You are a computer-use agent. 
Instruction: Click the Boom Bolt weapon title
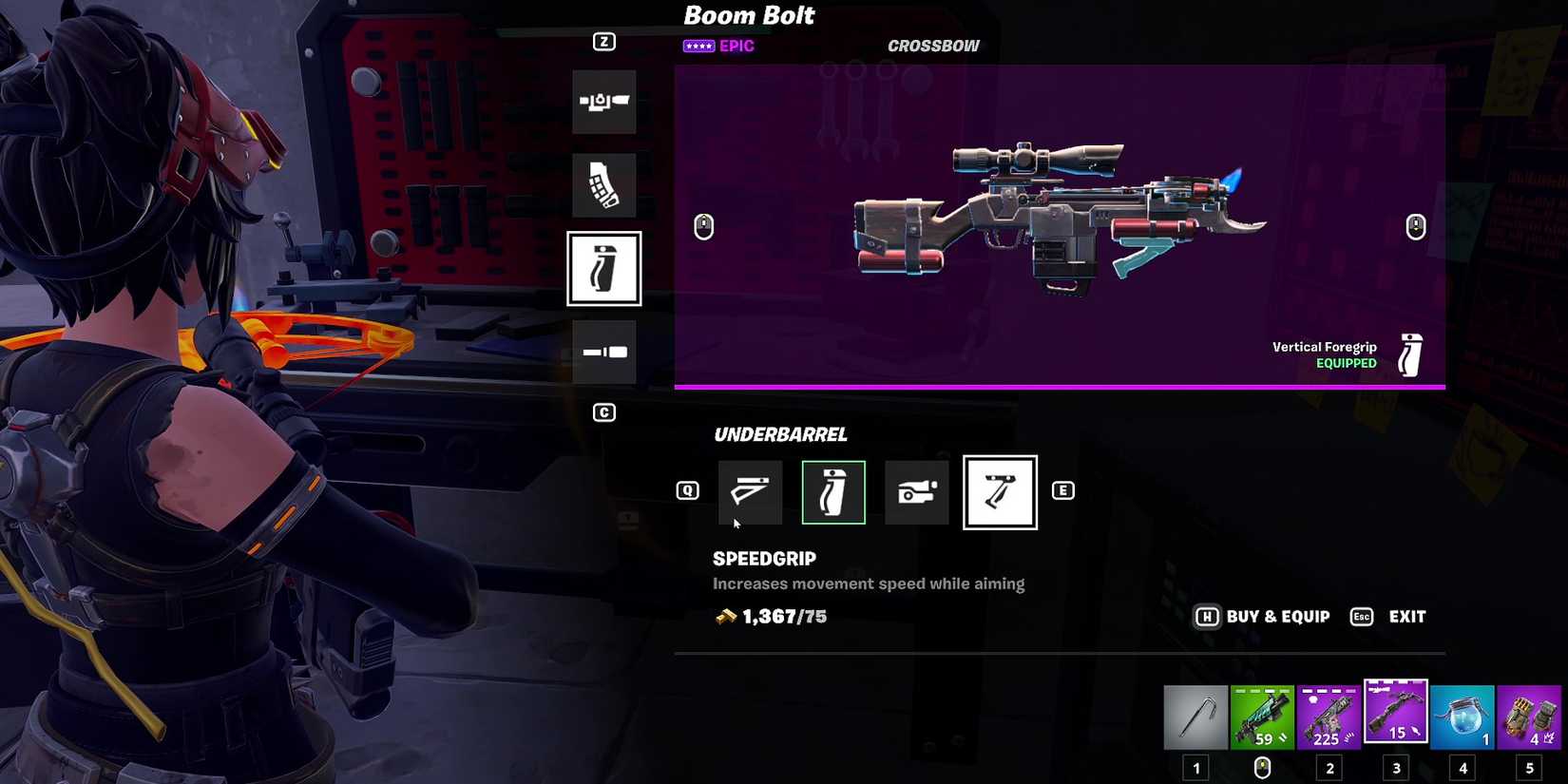[749, 15]
